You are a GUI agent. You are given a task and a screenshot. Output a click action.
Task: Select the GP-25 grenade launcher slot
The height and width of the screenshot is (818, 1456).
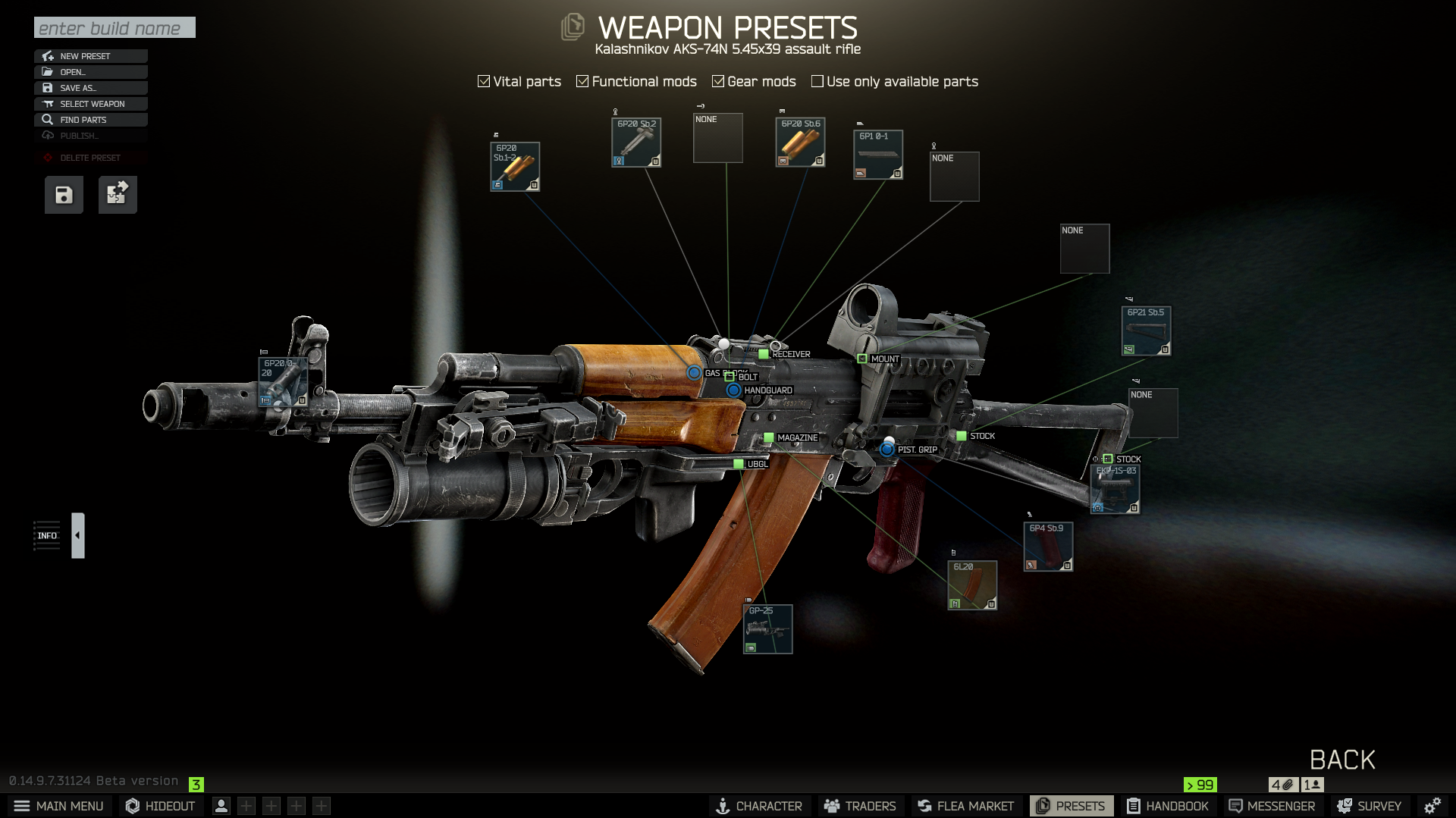[767, 629]
